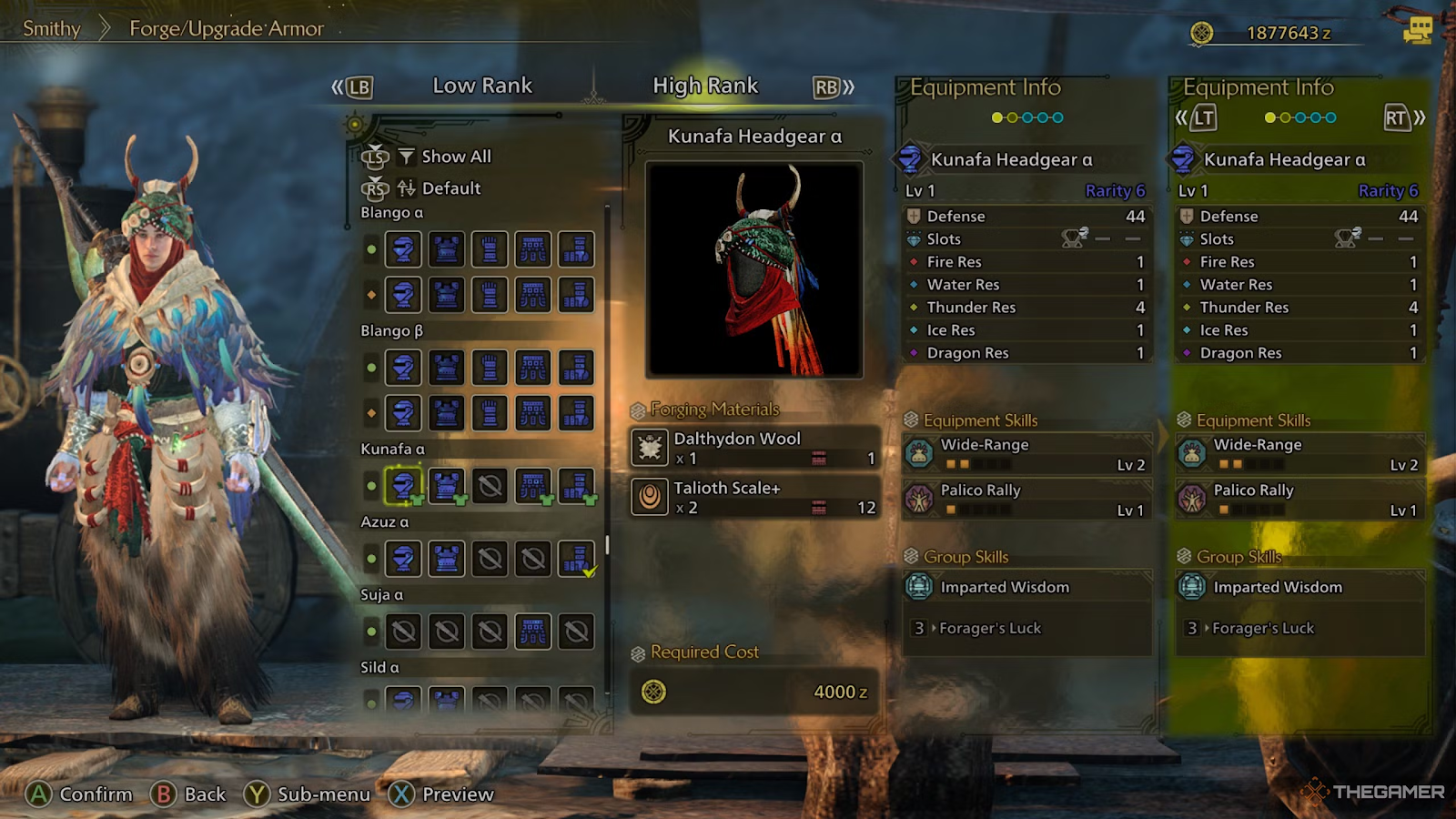1456x819 pixels.
Task: Pick the Azuz α leg armor slot
Action: pos(577,559)
